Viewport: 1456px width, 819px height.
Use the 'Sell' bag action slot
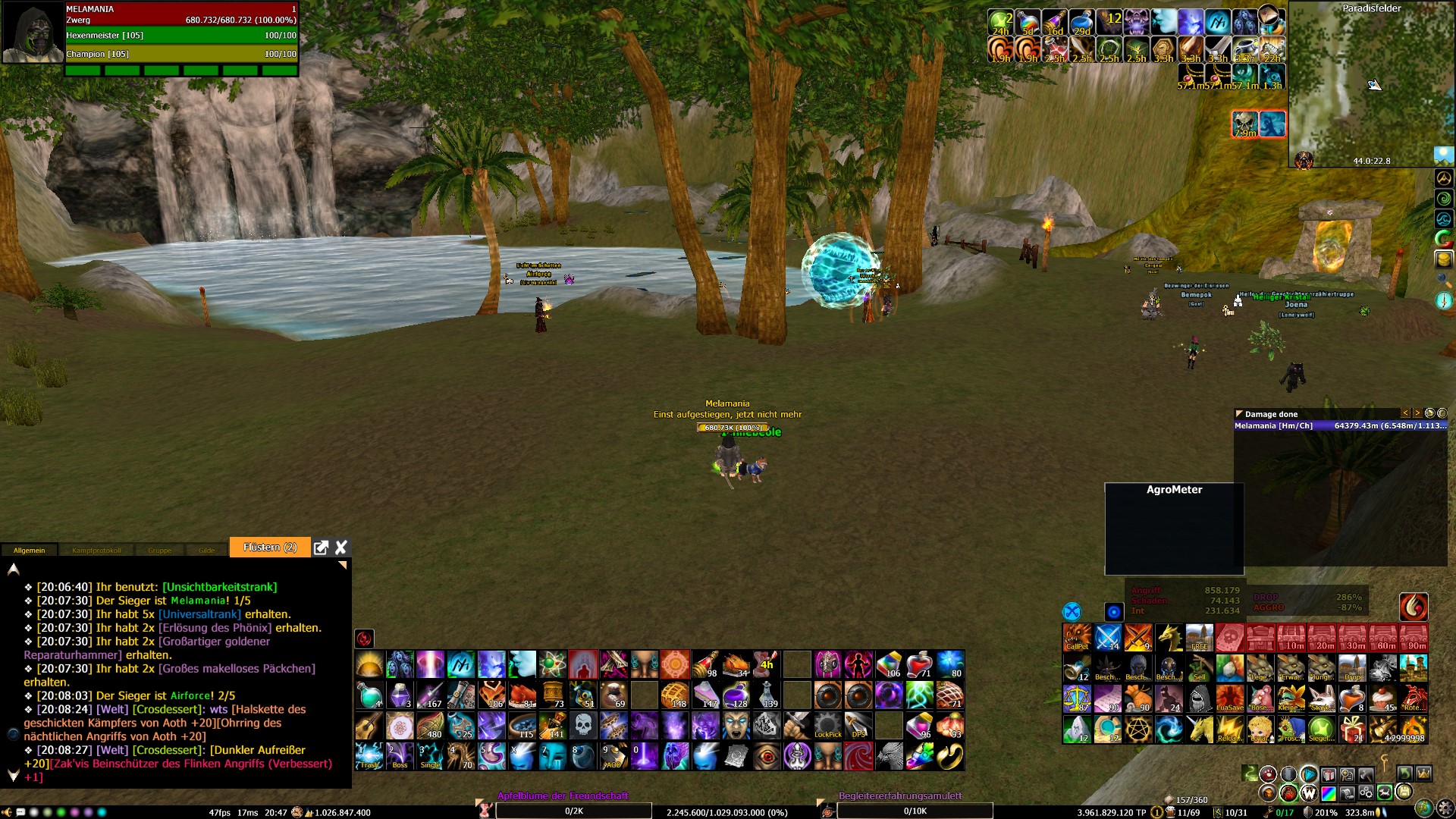pos(1199,668)
